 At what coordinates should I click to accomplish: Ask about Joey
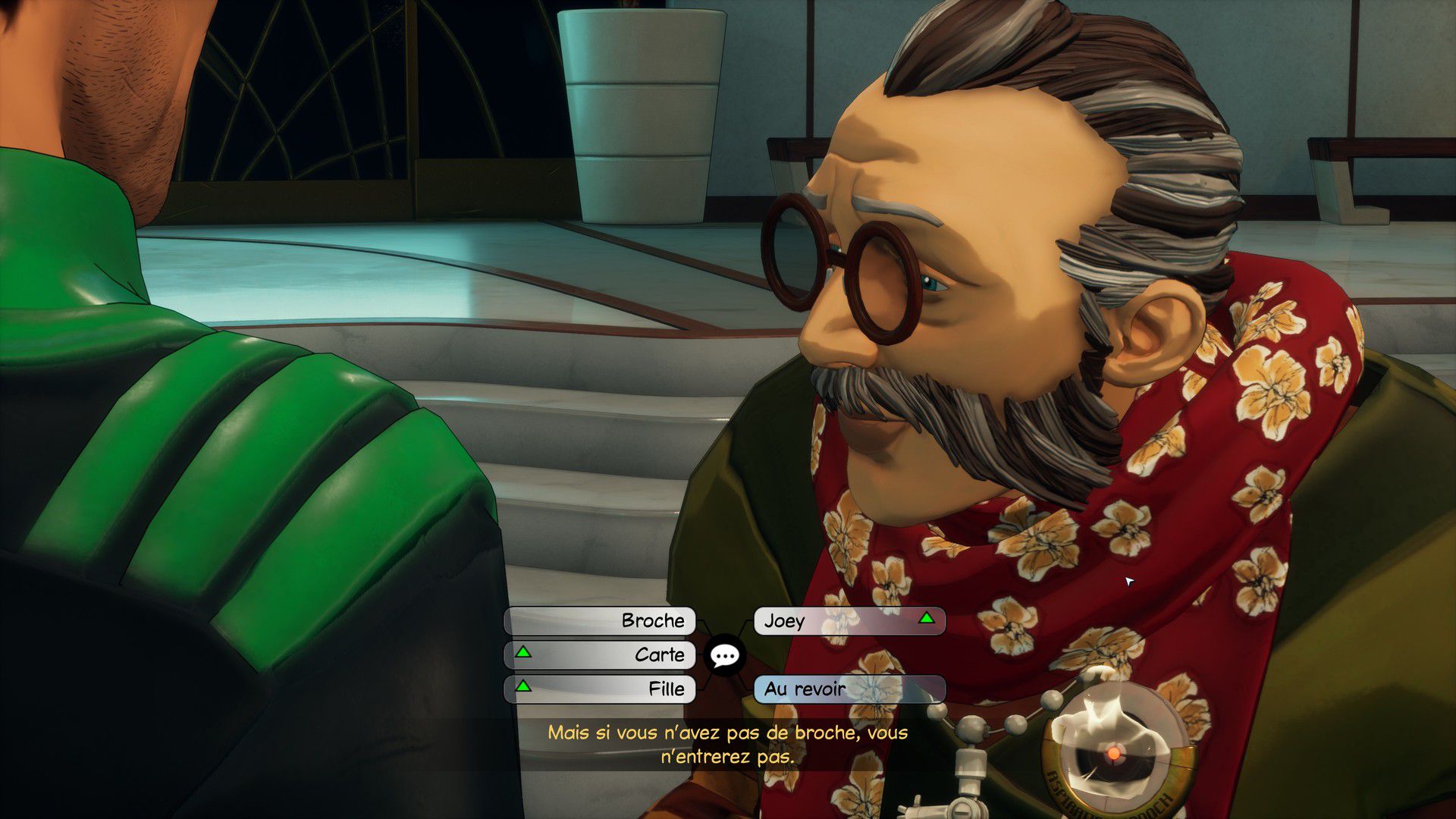tap(849, 621)
